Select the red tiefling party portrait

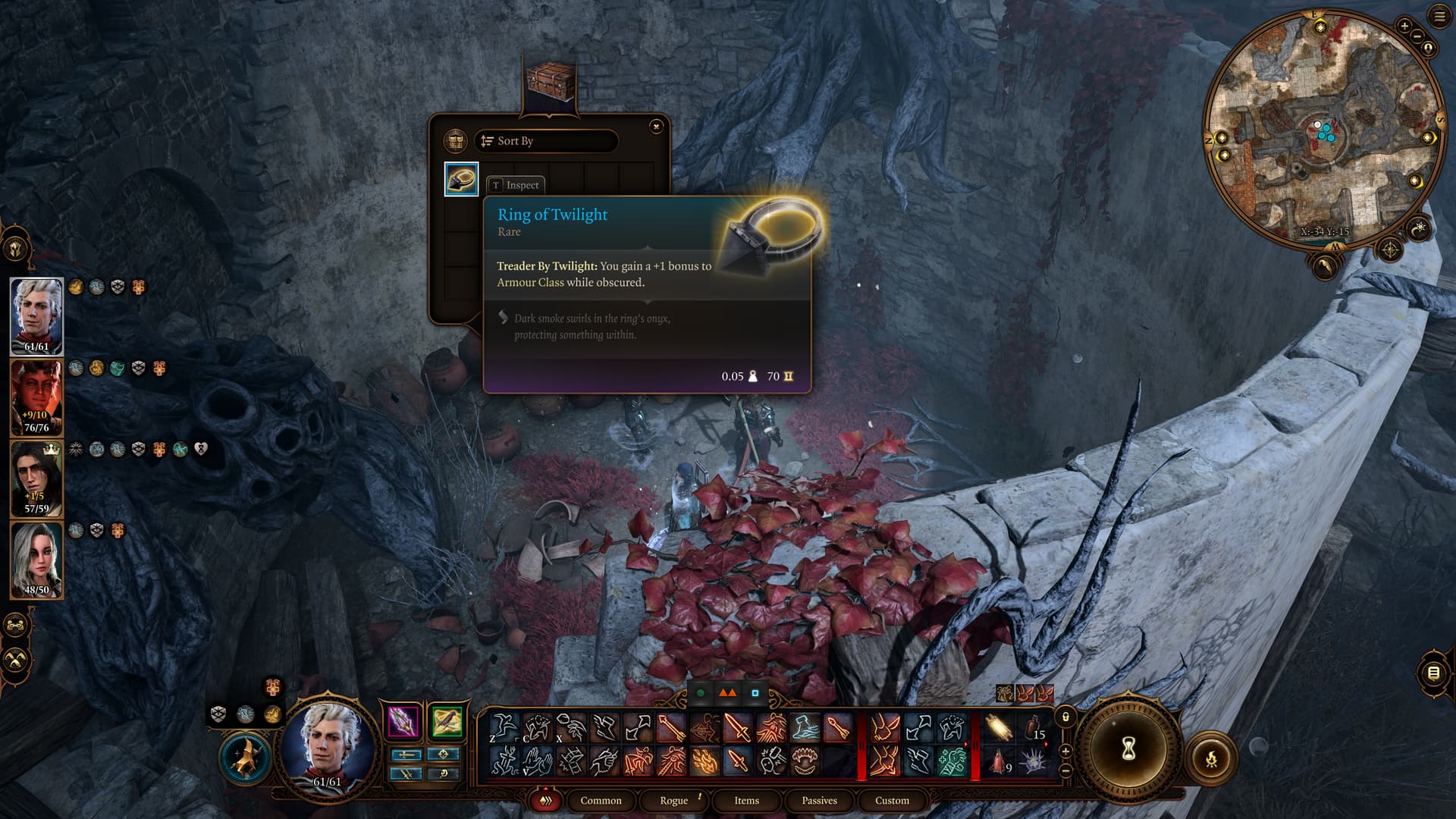pyautogui.click(x=36, y=397)
